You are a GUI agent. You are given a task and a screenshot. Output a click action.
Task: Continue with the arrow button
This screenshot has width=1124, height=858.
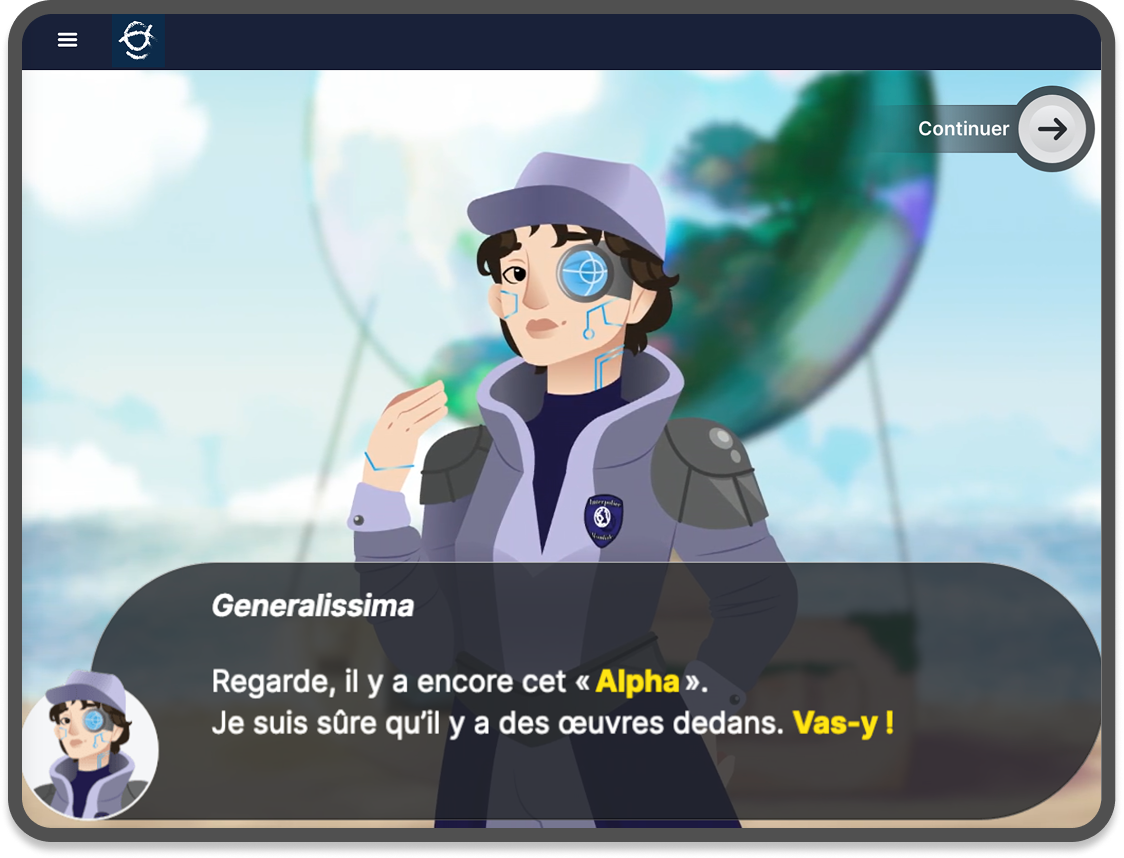tap(1052, 129)
